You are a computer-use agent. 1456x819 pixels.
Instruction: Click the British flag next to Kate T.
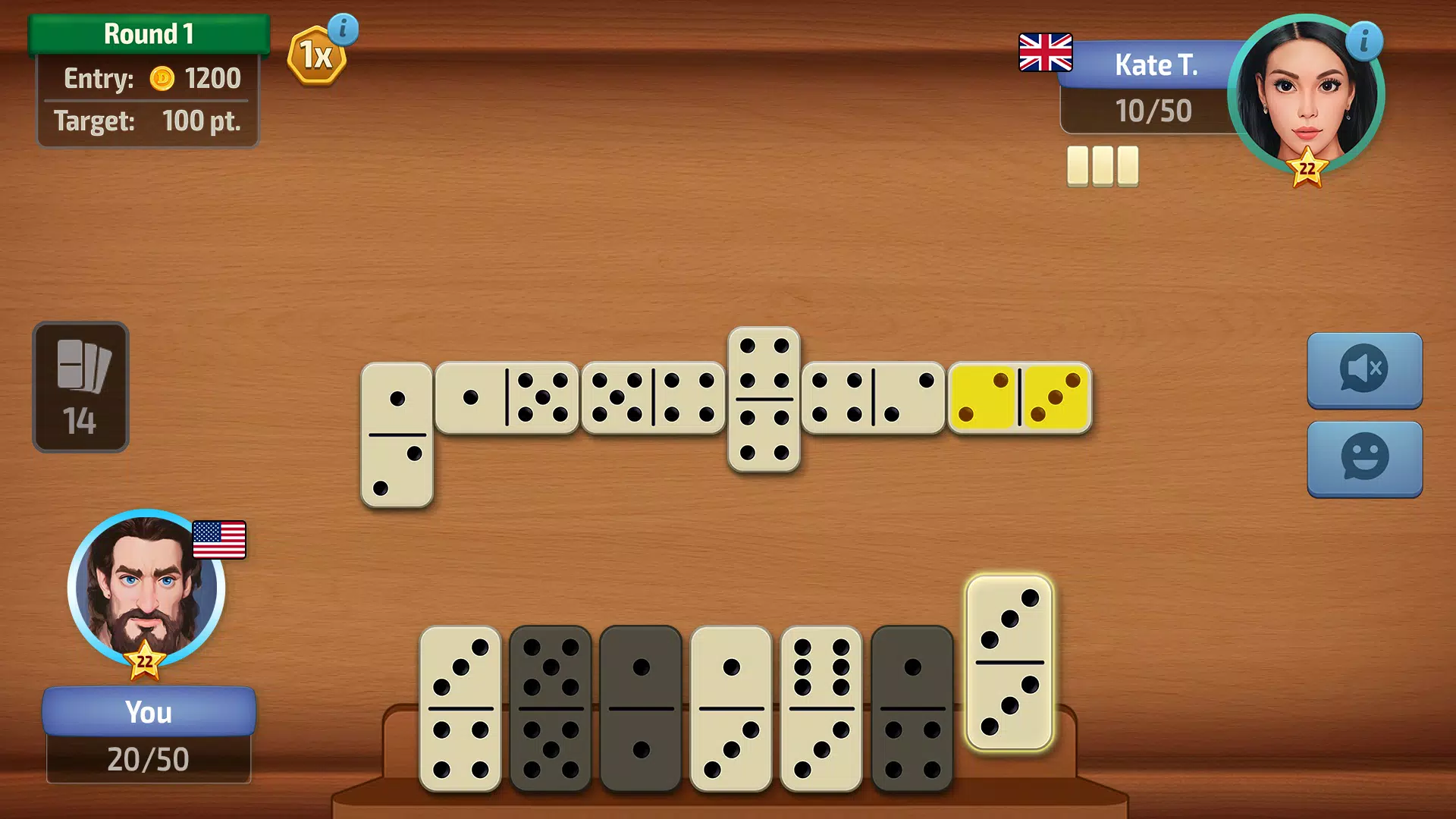pos(1046,52)
